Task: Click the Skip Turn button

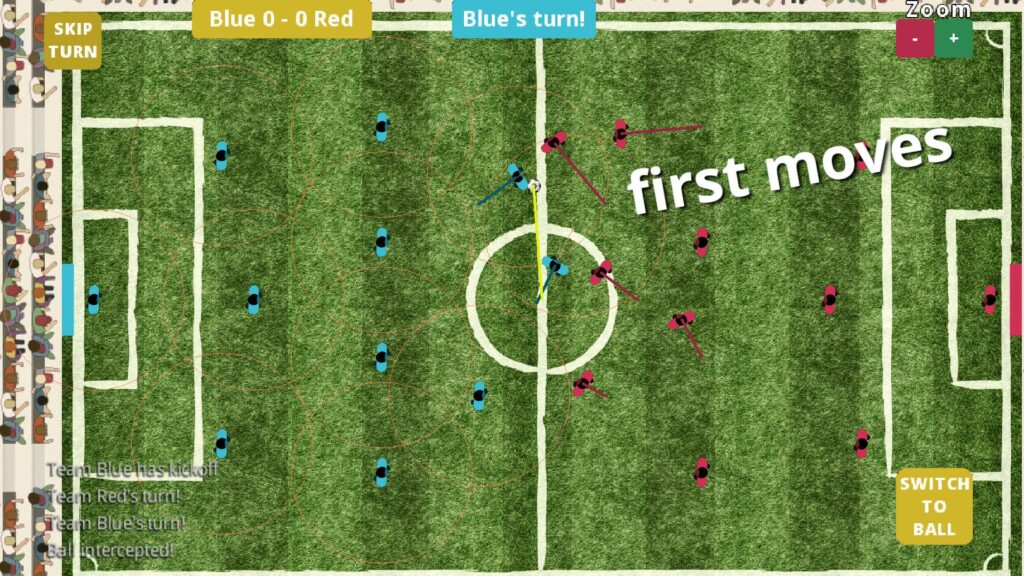Action: click(x=72, y=41)
